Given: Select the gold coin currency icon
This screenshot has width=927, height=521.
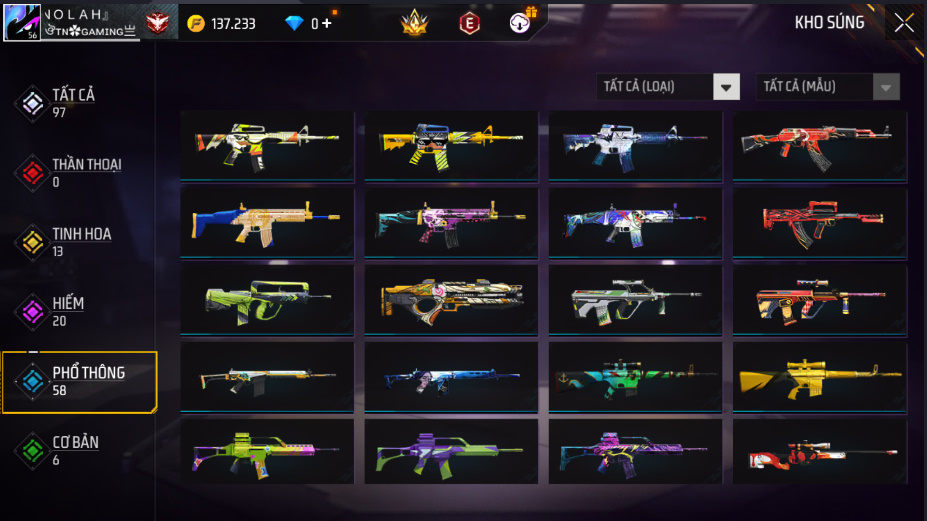Looking at the screenshot, I should click(x=195, y=23).
